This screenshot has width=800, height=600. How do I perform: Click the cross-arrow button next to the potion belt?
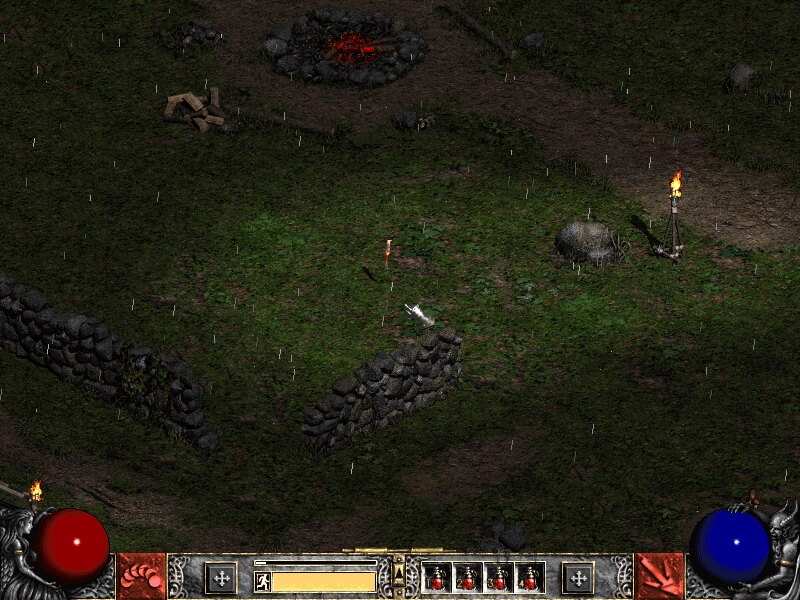(577, 577)
